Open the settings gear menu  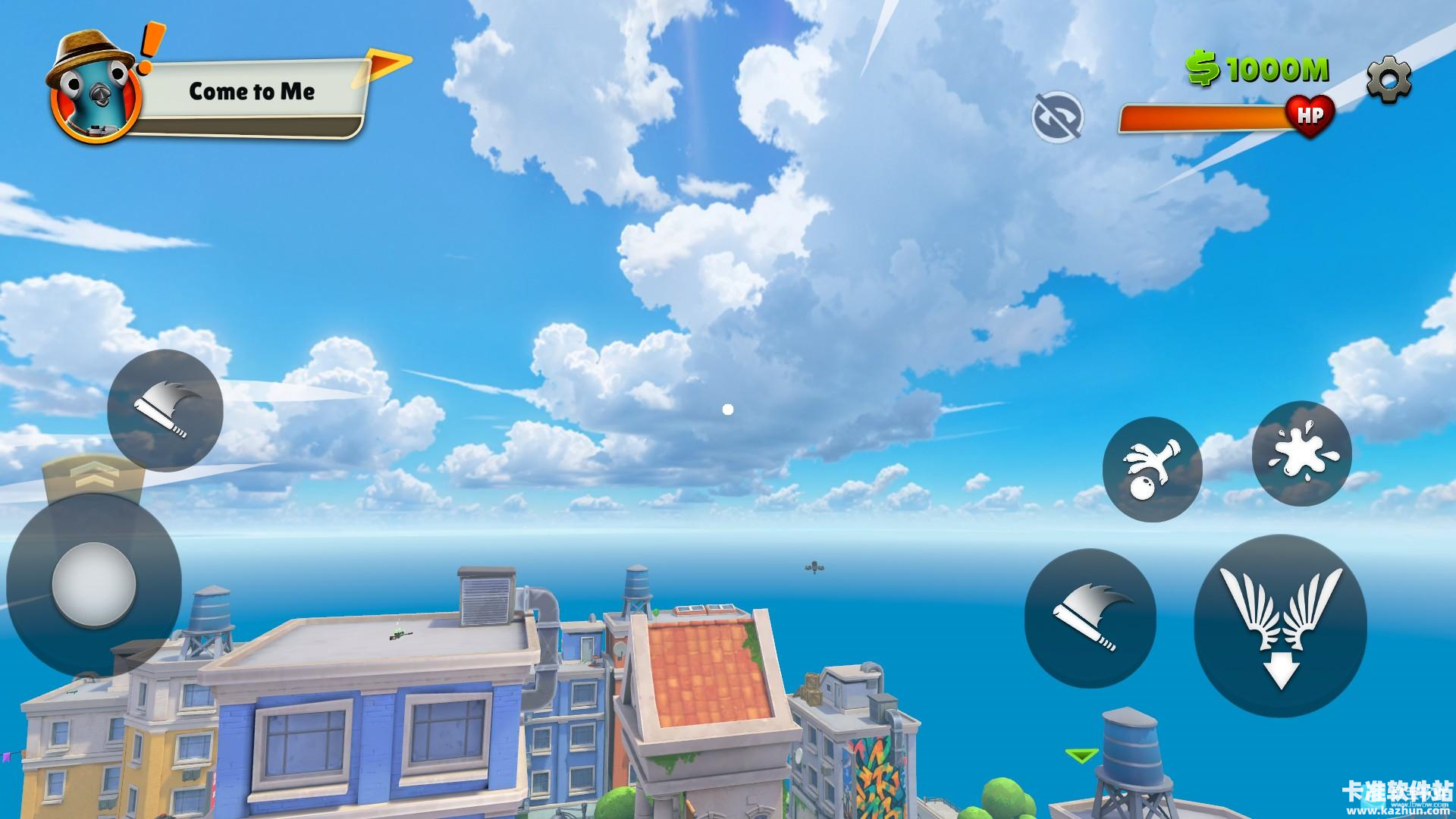[1389, 78]
